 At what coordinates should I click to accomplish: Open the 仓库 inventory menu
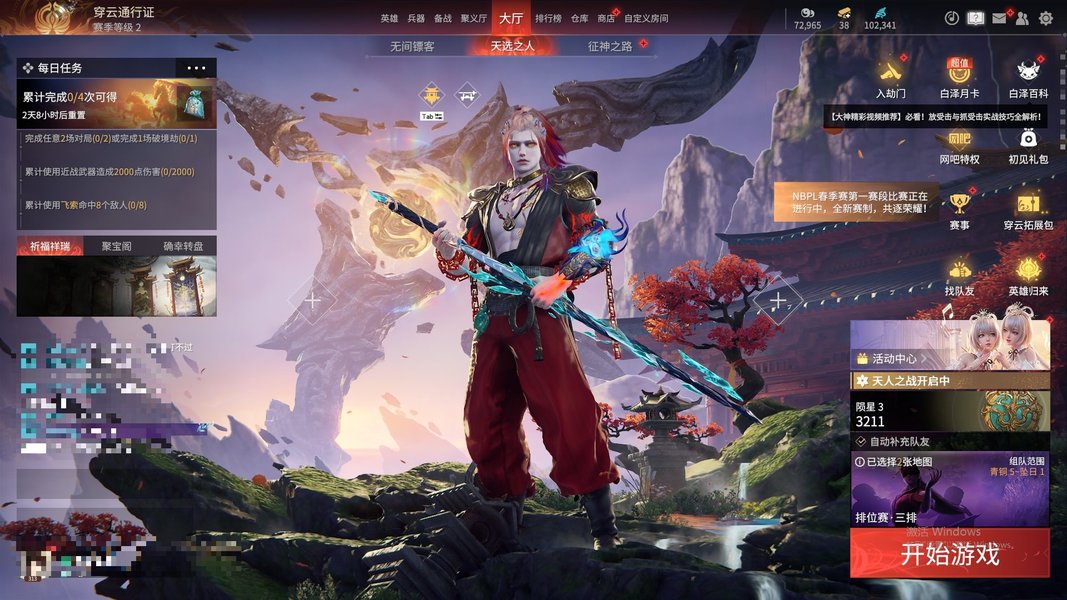[x=580, y=18]
